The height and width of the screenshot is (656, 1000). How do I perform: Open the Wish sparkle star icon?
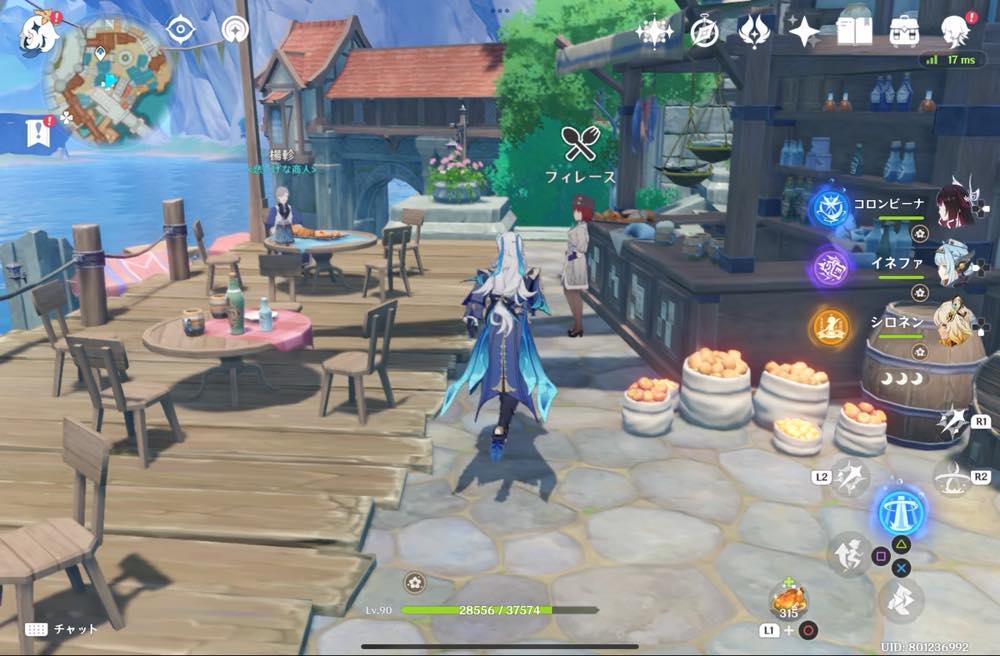coord(654,32)
